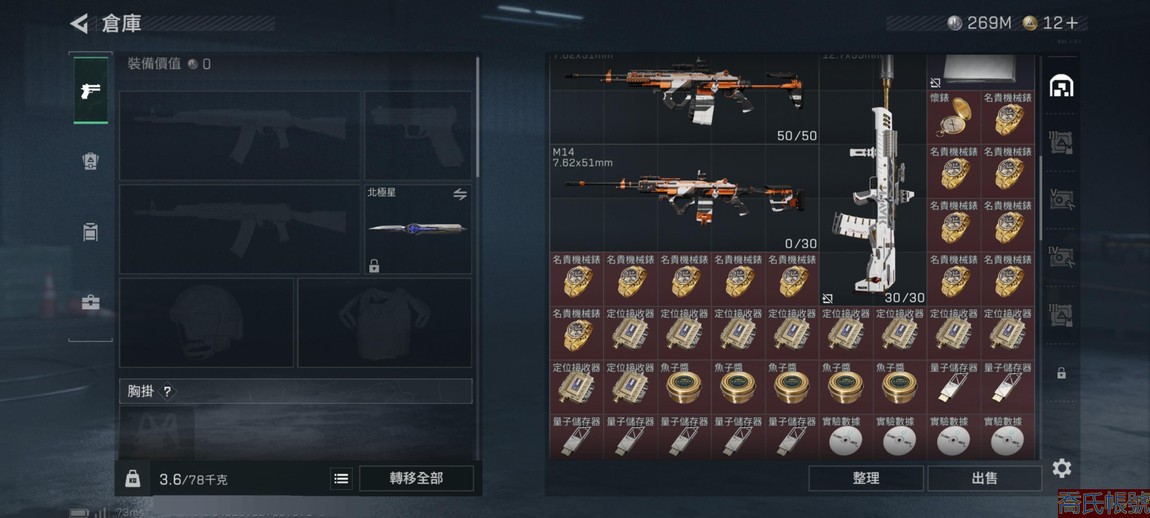The width and height of the screenshot is (1150, 518).
Task: Go back from the 倉庫 screen
Action: tap(80, 23)
